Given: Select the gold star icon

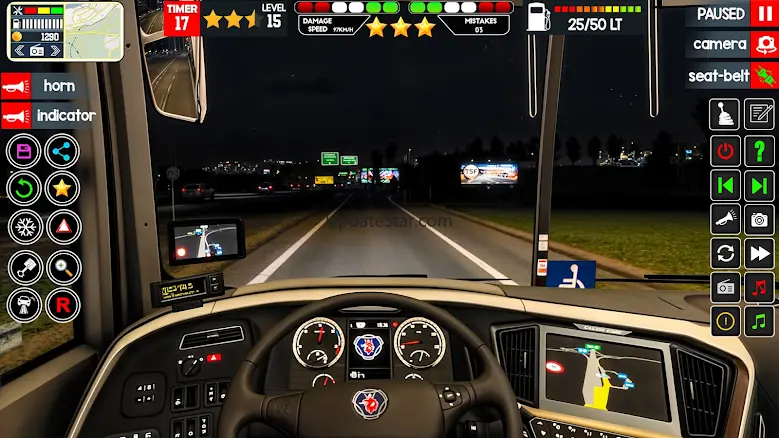Looking at the screenshot, I should (63, 188).
